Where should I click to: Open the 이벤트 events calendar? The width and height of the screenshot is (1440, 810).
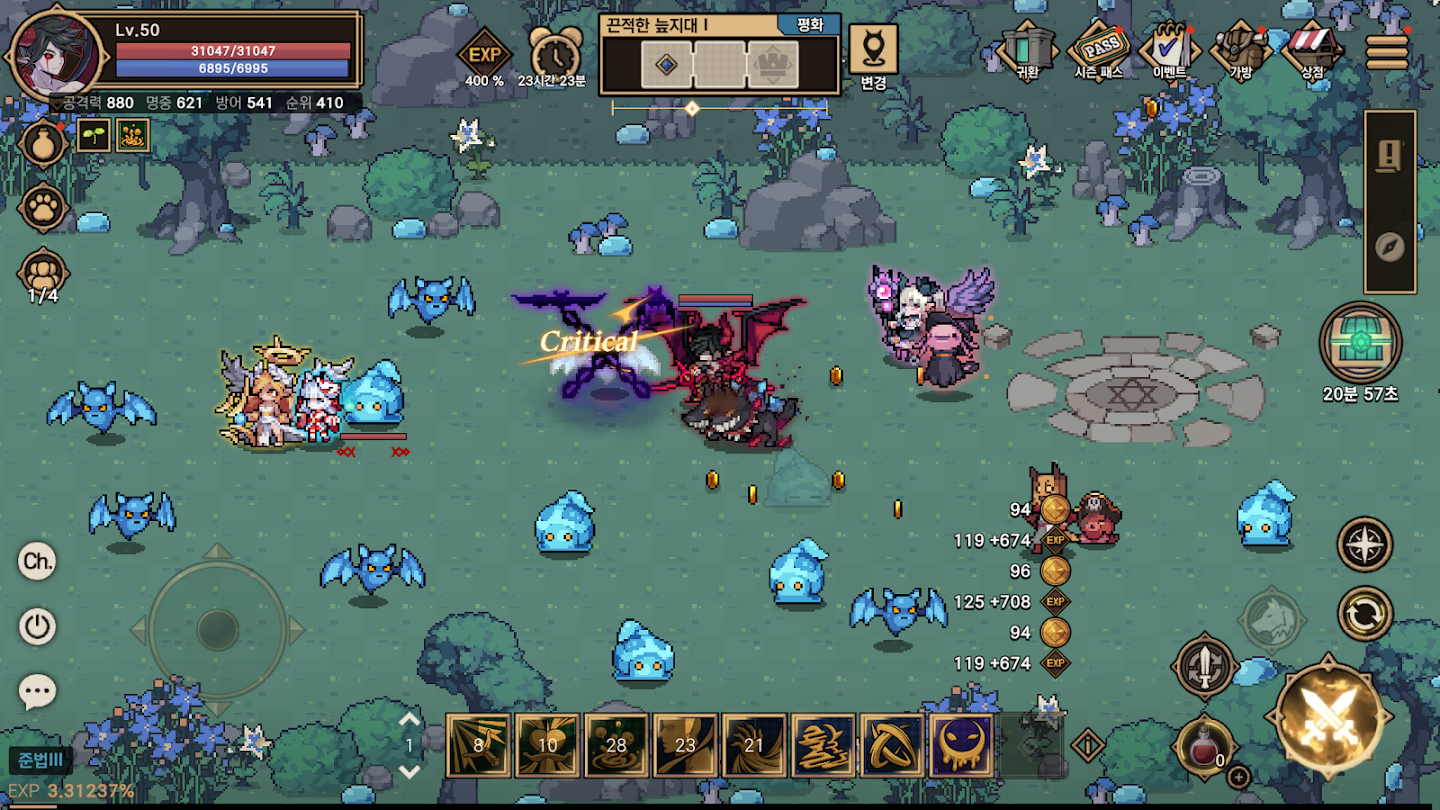click(1168, 48)
